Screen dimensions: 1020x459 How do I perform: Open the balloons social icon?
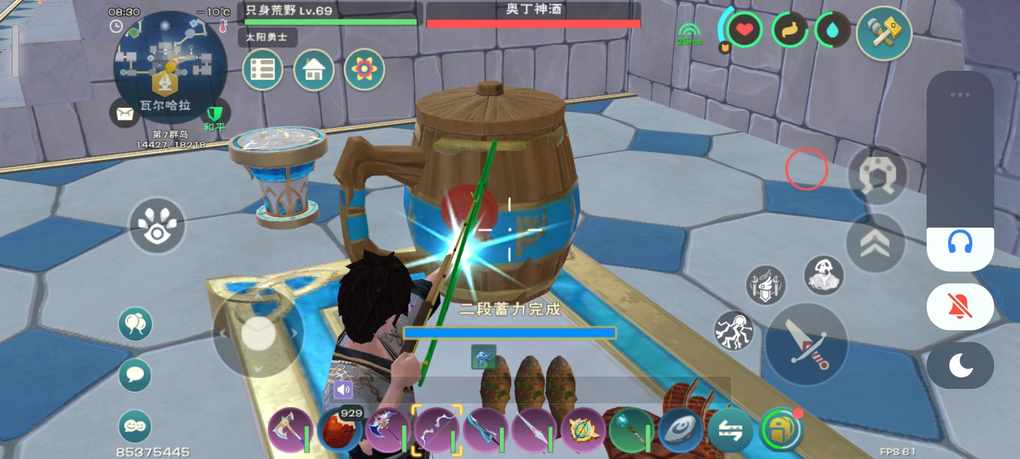(x=134, y=323)
